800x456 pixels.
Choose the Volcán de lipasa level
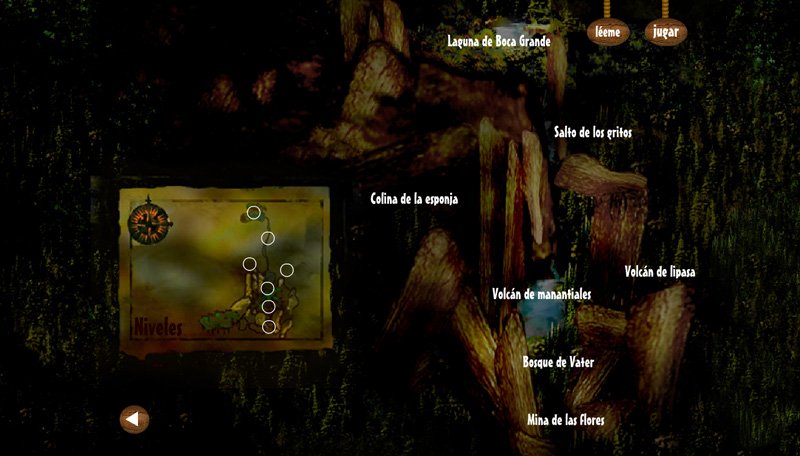[660, 272]
